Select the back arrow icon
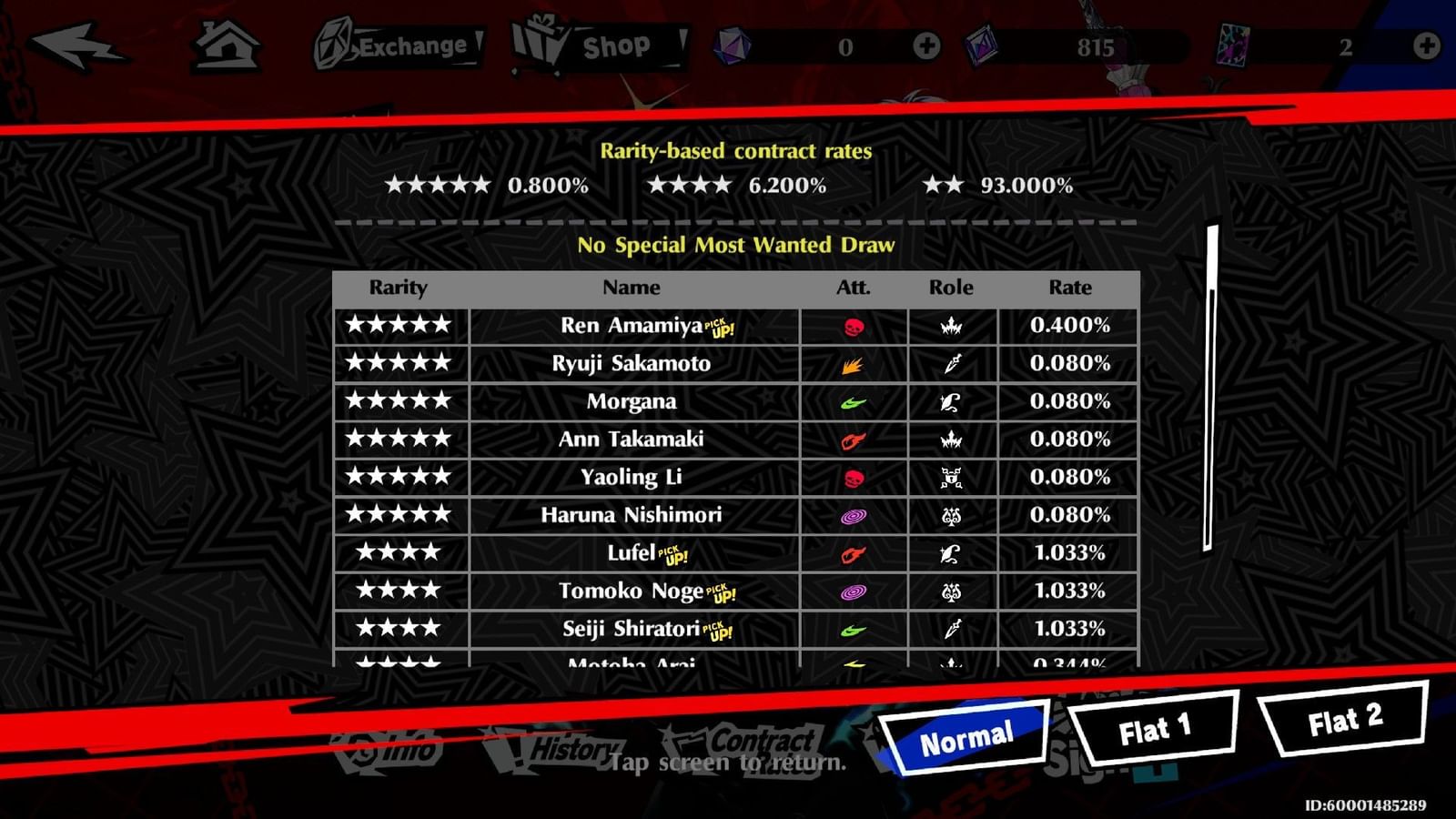This screenshot has height=819, width=1456. pyautogui.click(x=77, y=45)
